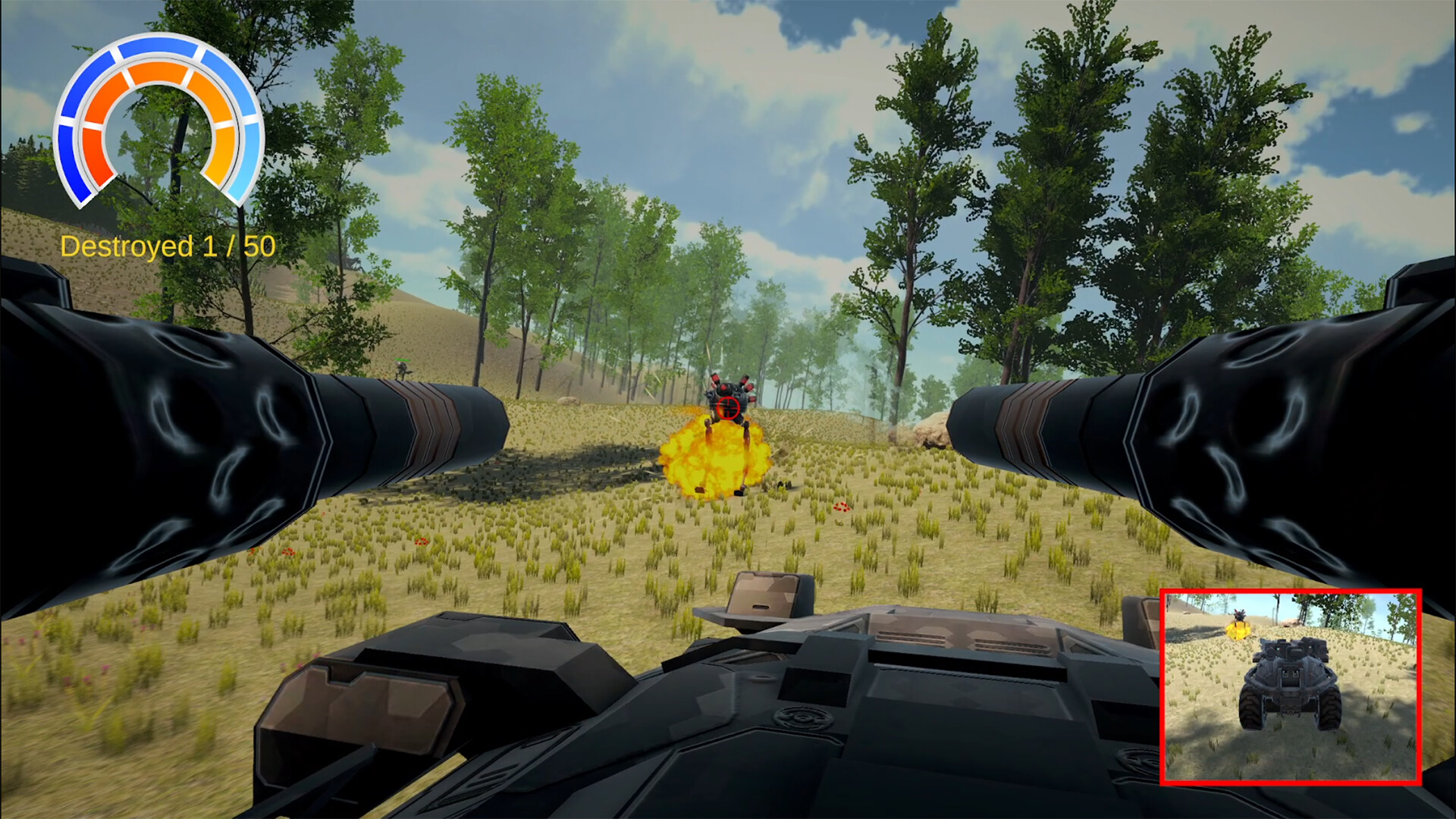
Task: Click the red mushroom in the grass
Action: (842, 508)
